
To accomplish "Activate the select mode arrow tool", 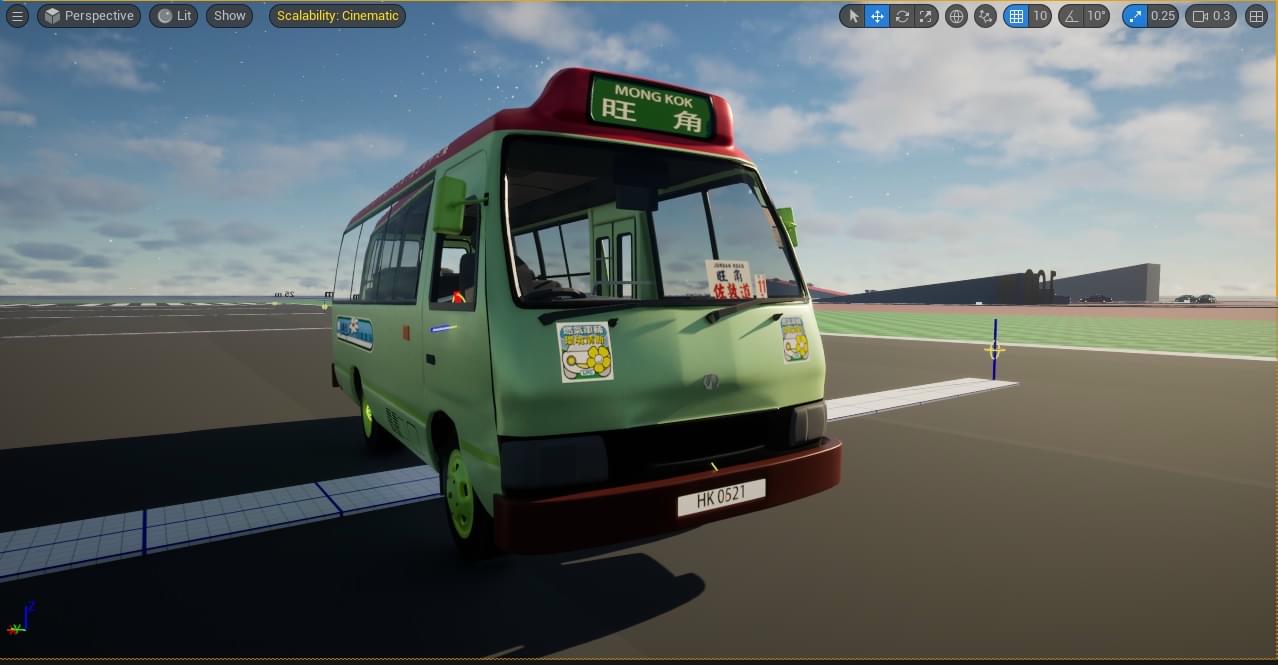I will (x=852, y=16).
